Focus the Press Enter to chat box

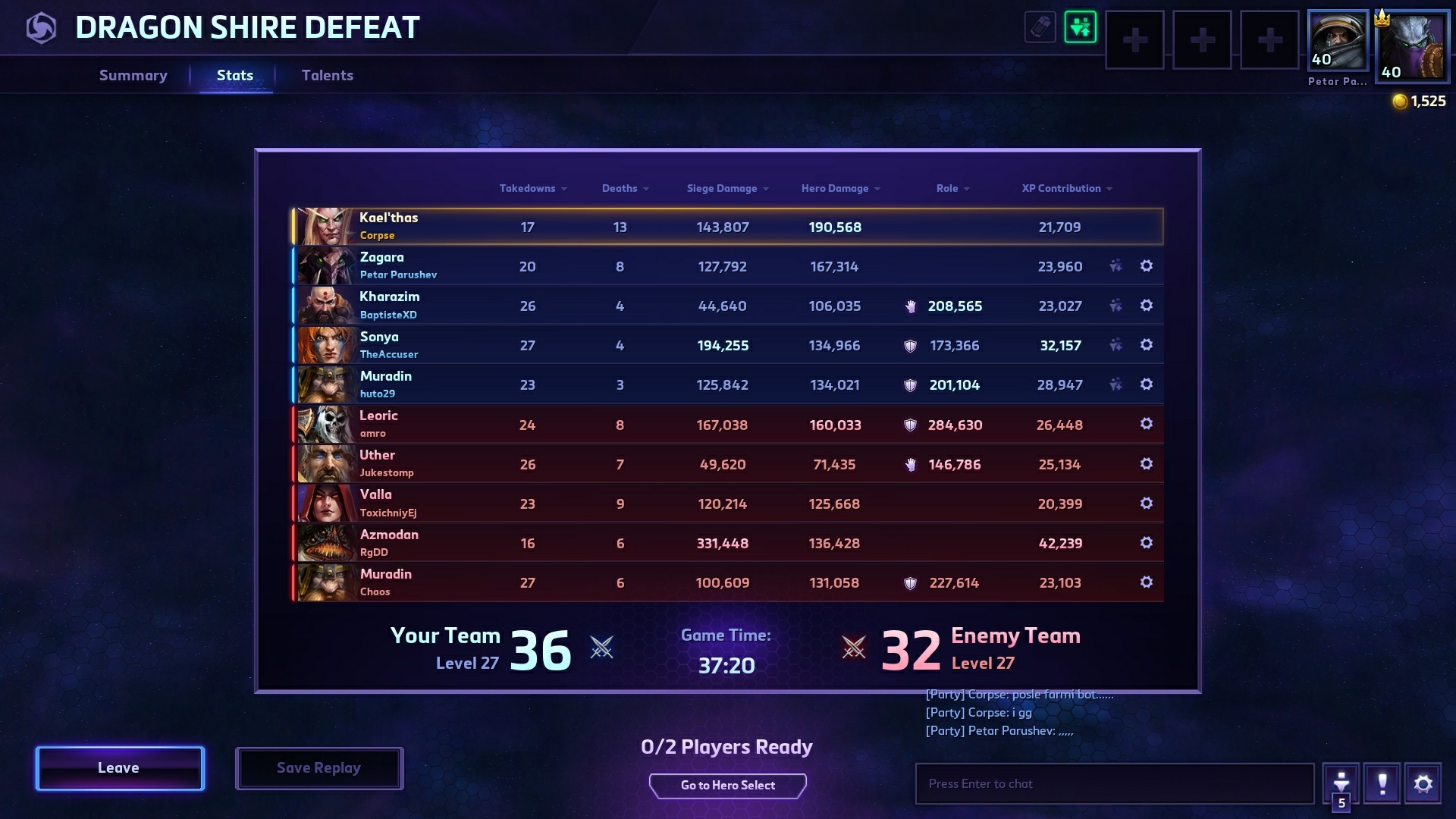1114,784
